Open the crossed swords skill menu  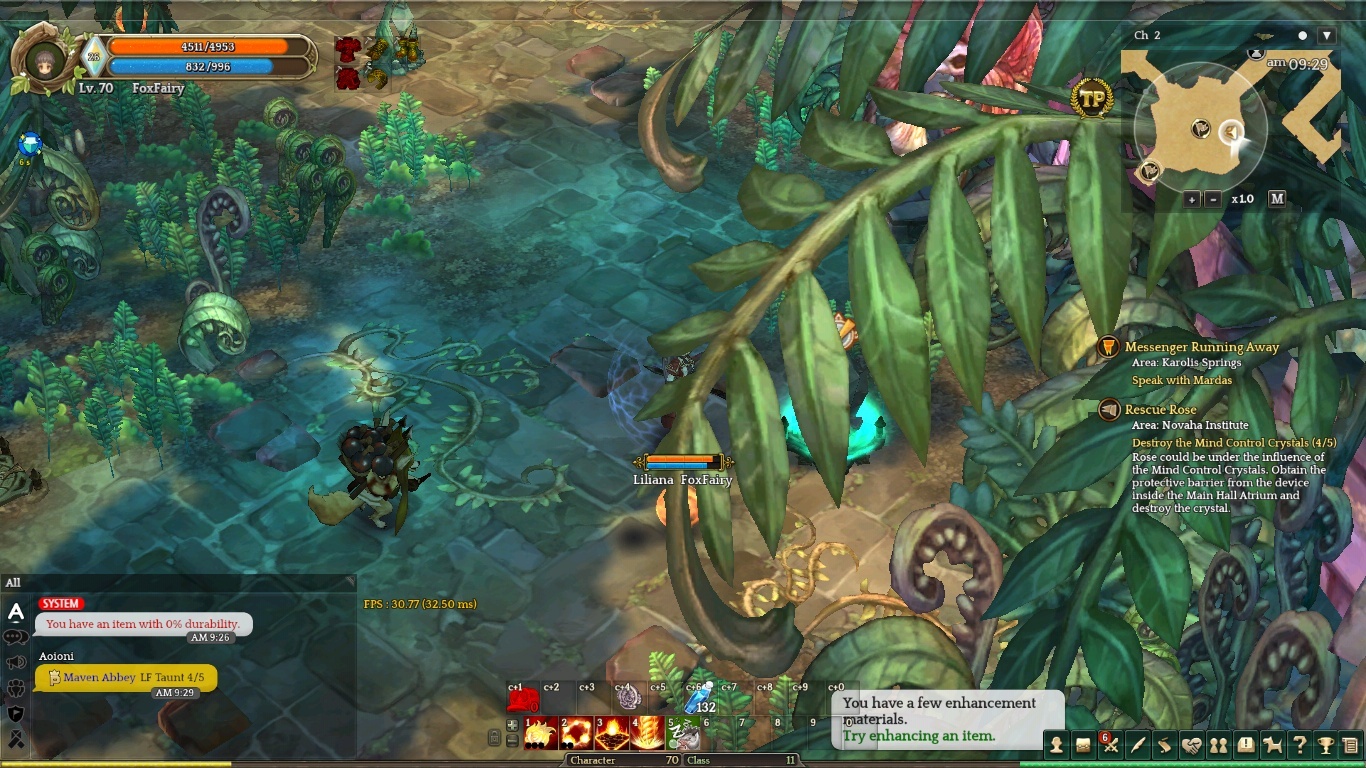point(1110,745)
